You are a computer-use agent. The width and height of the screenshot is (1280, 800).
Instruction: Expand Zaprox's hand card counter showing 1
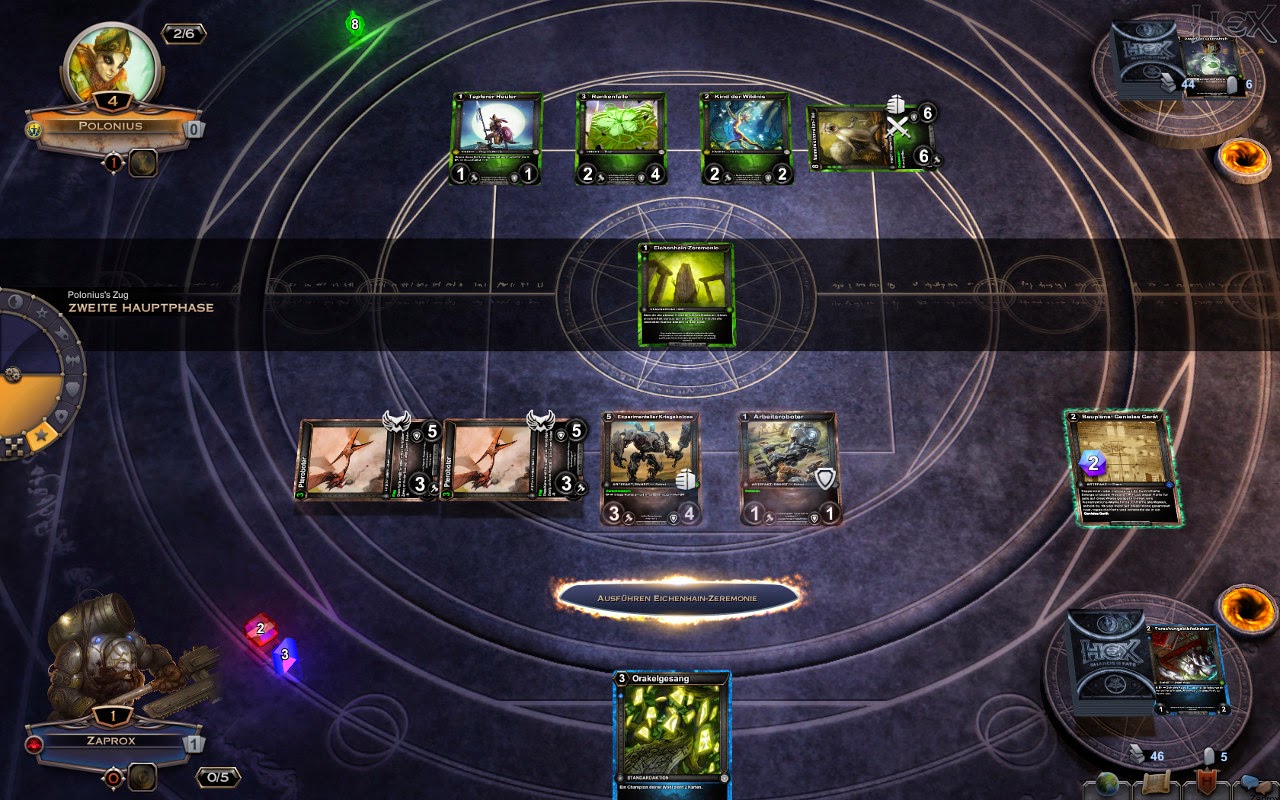(x=195, y=743)
